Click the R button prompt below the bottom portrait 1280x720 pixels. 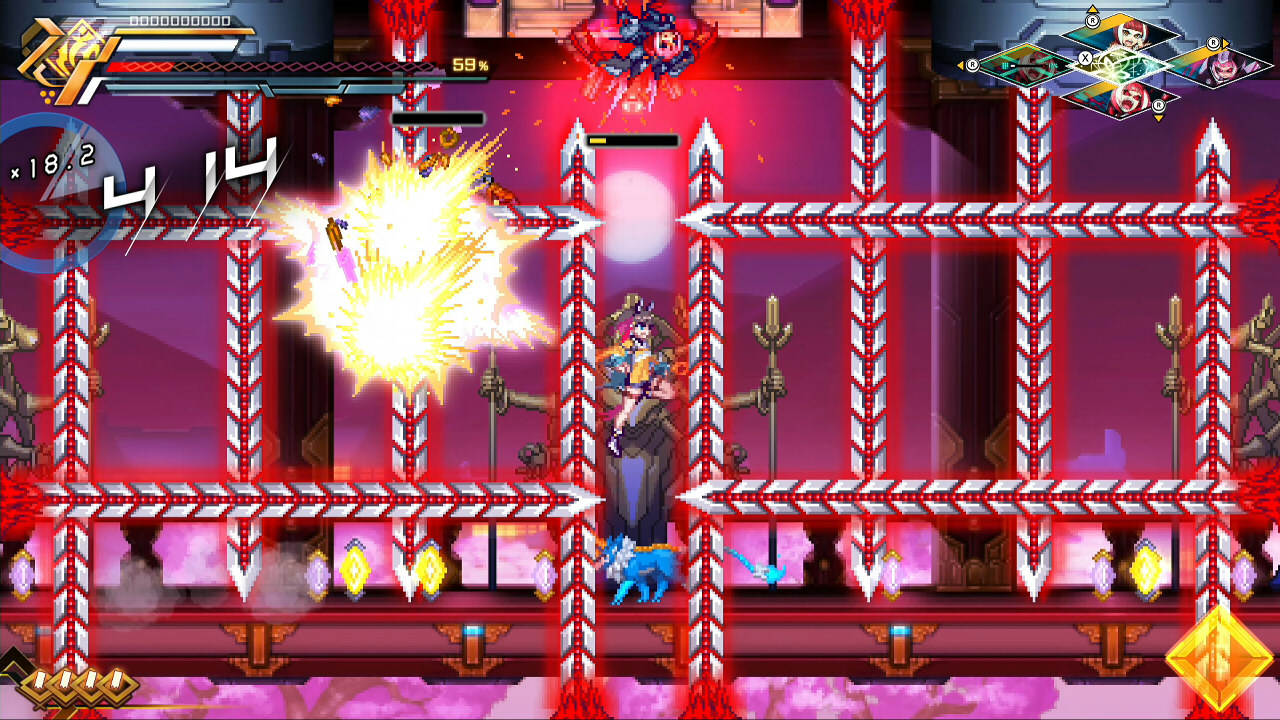tap(1158, 105)
